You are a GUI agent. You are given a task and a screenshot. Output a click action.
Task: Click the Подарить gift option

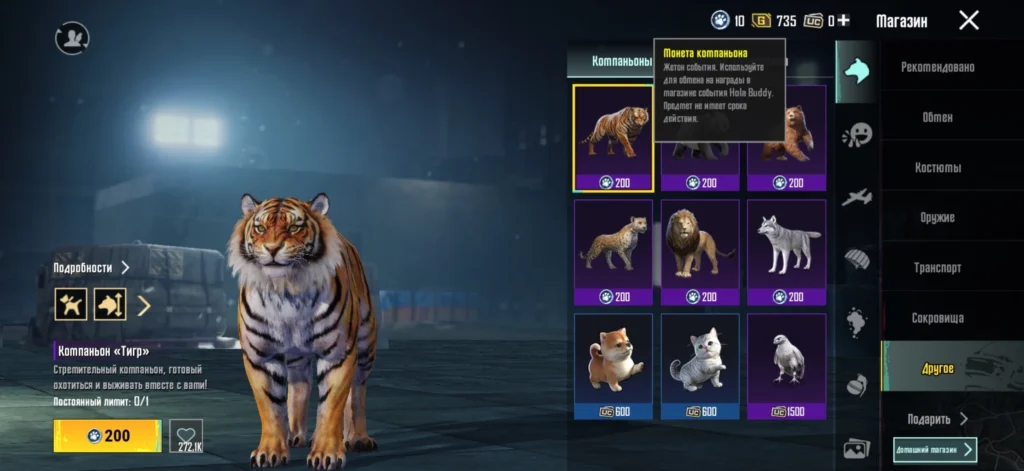click(937, 419)
